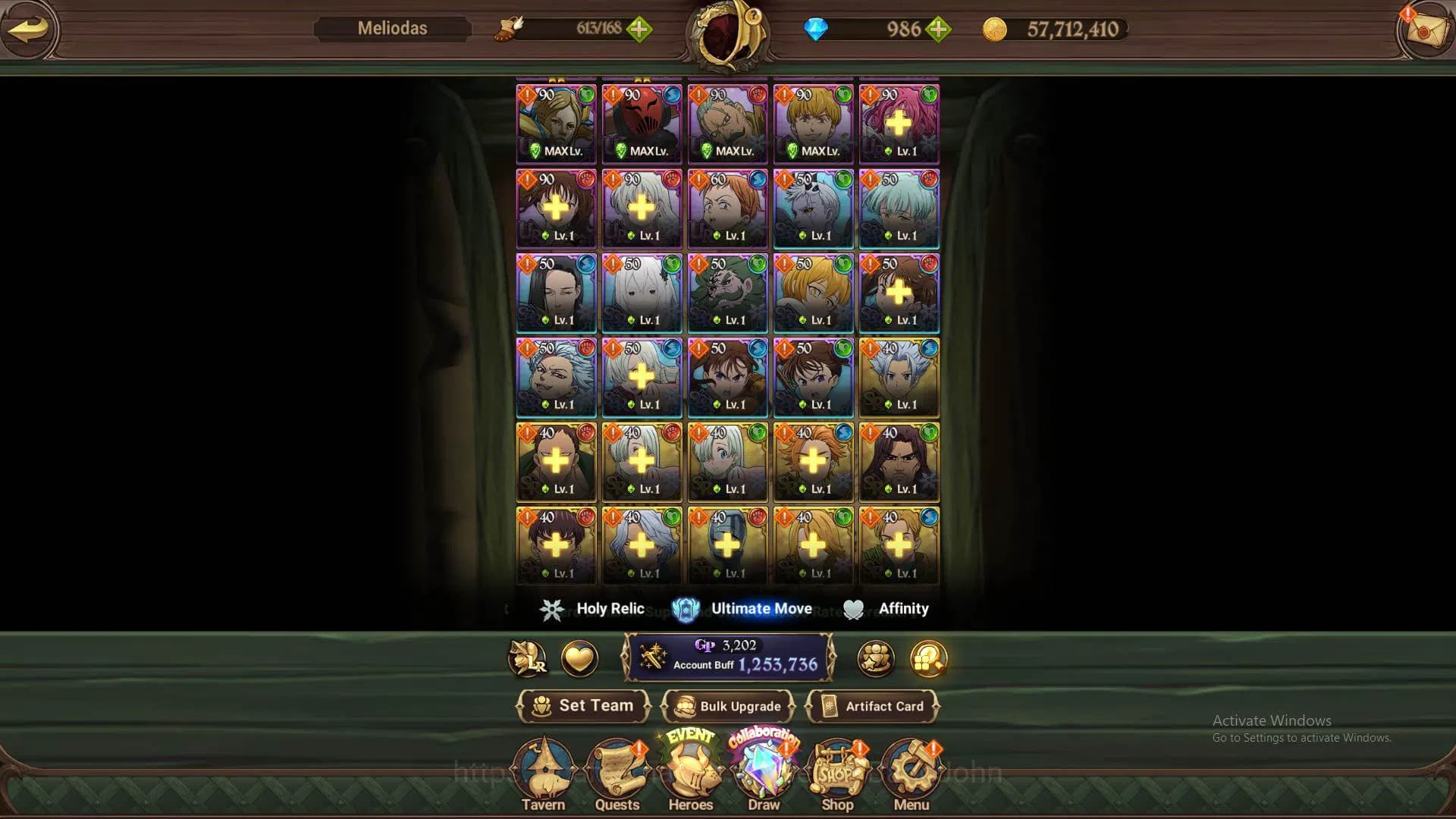The height and width of the screenshot is (819, 1456).
Task: Show the Affinity tab
Action: point(886,609)
